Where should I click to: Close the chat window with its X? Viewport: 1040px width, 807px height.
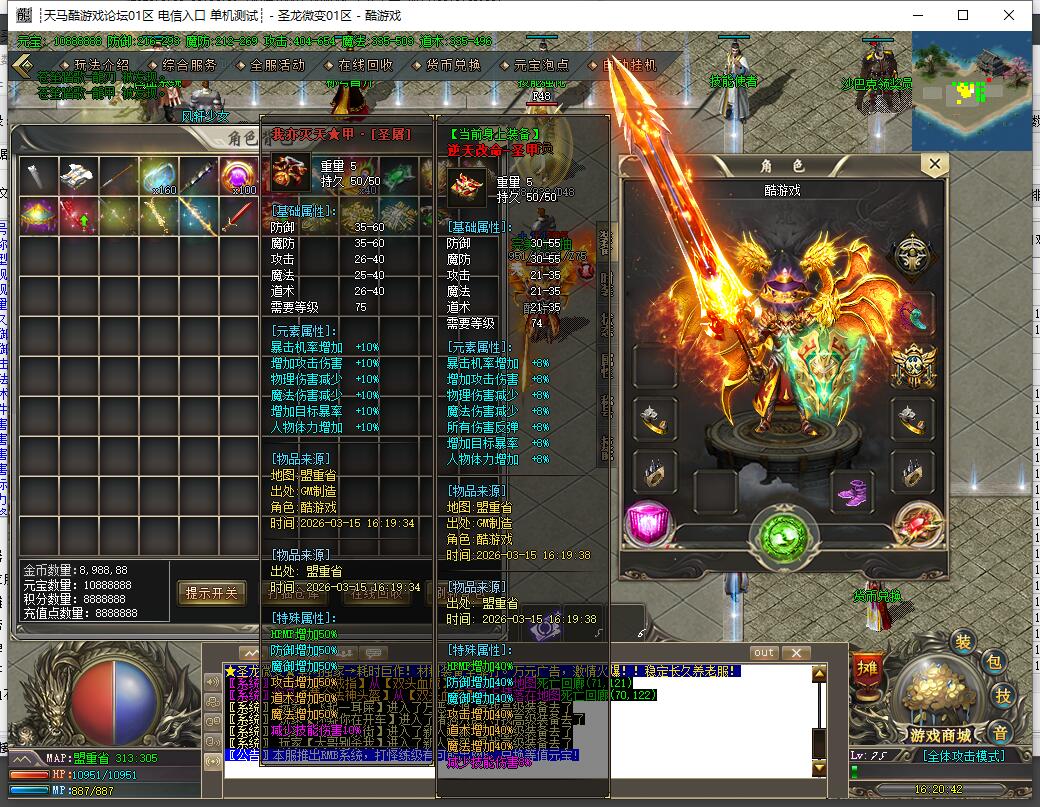[x=796, y=653]
